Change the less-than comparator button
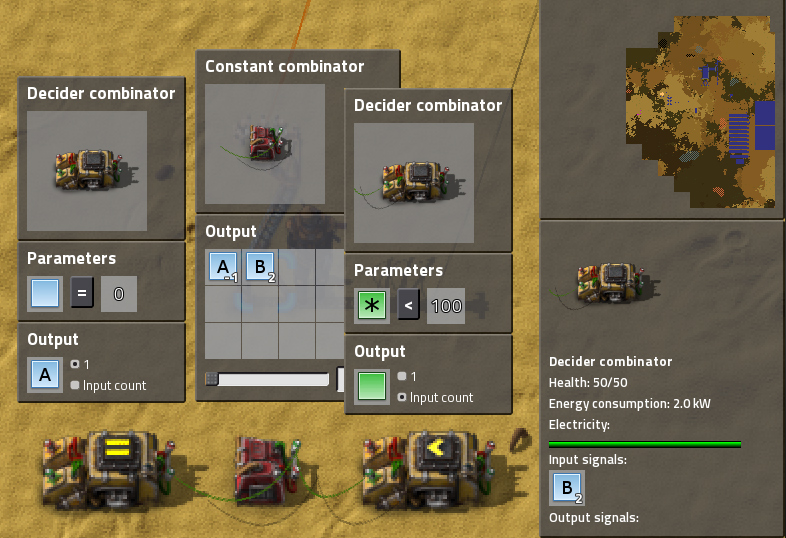 pyautogui.click(x=408, y=306)
